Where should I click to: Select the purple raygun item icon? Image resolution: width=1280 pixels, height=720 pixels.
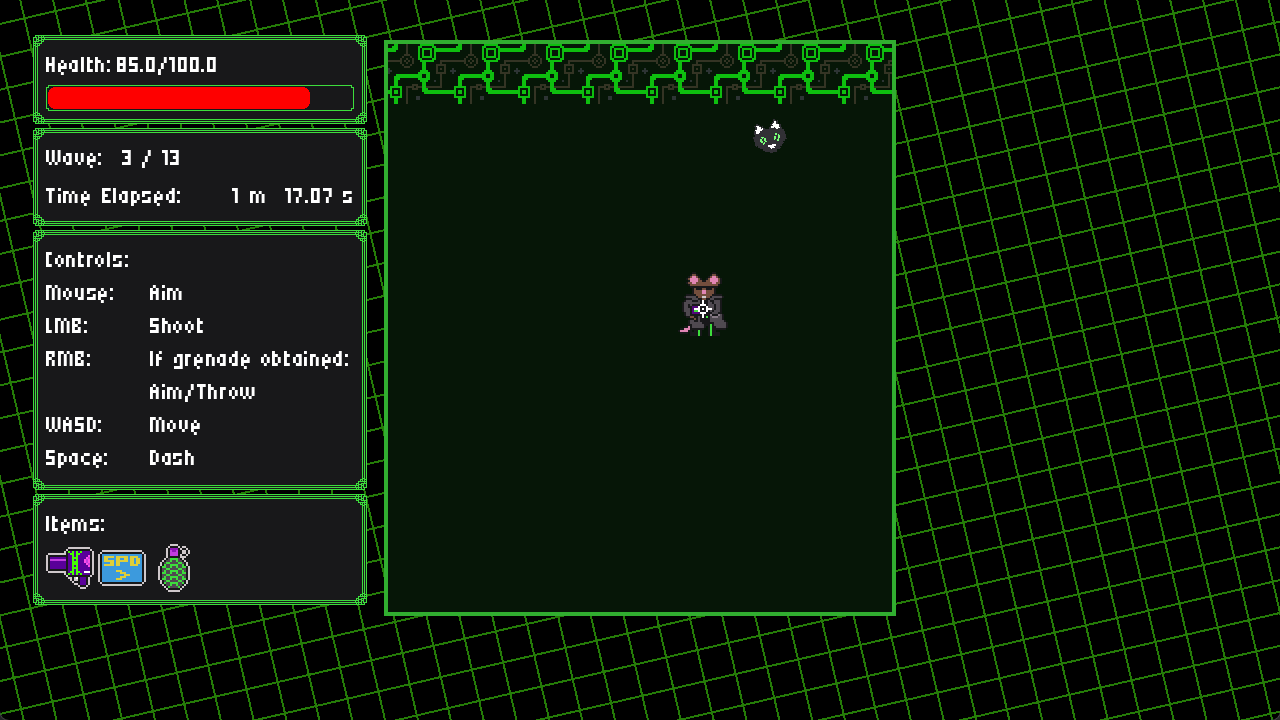tap(70, 566)
